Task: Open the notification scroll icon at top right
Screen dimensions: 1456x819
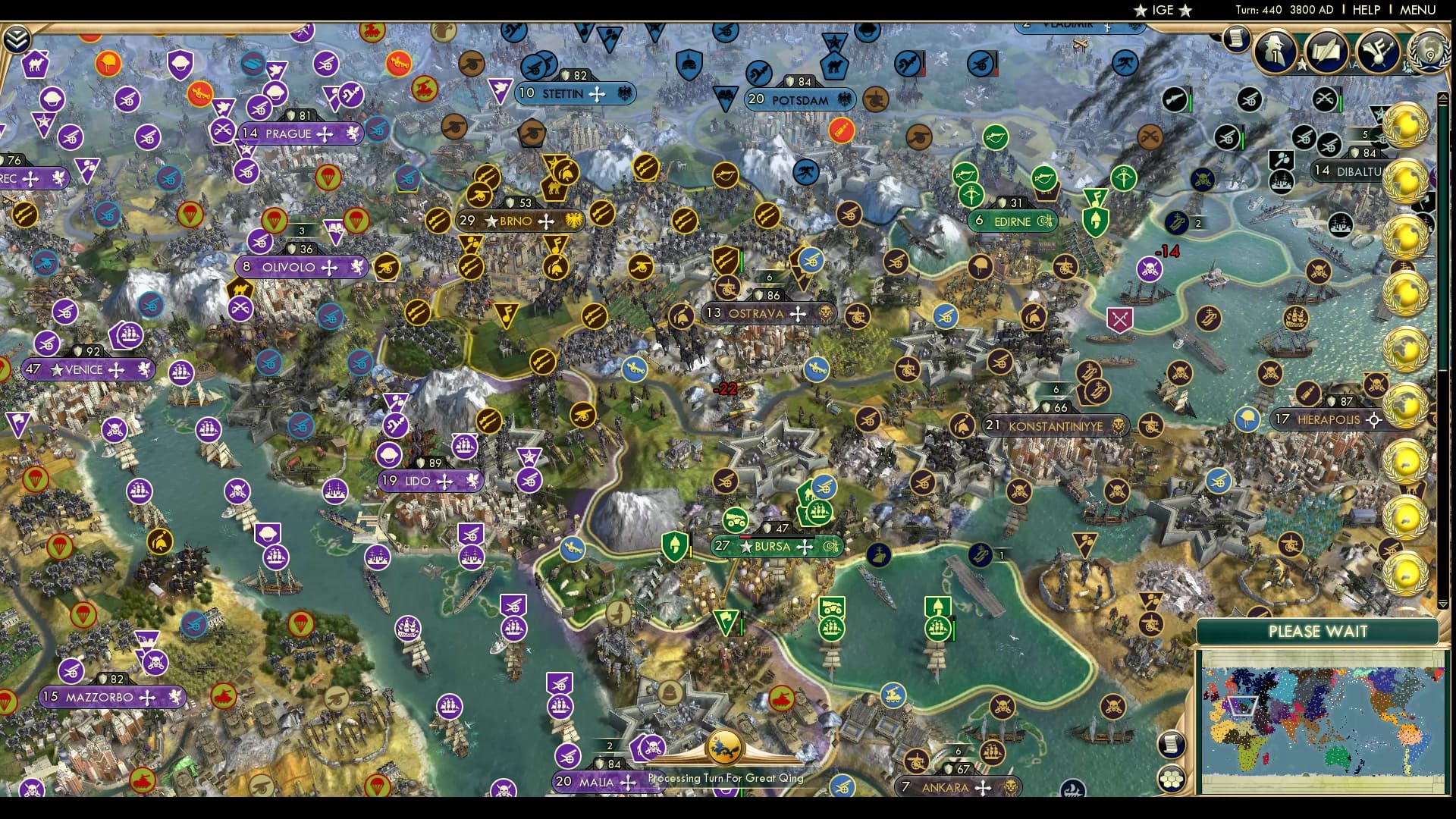Action: (1236, 38)
